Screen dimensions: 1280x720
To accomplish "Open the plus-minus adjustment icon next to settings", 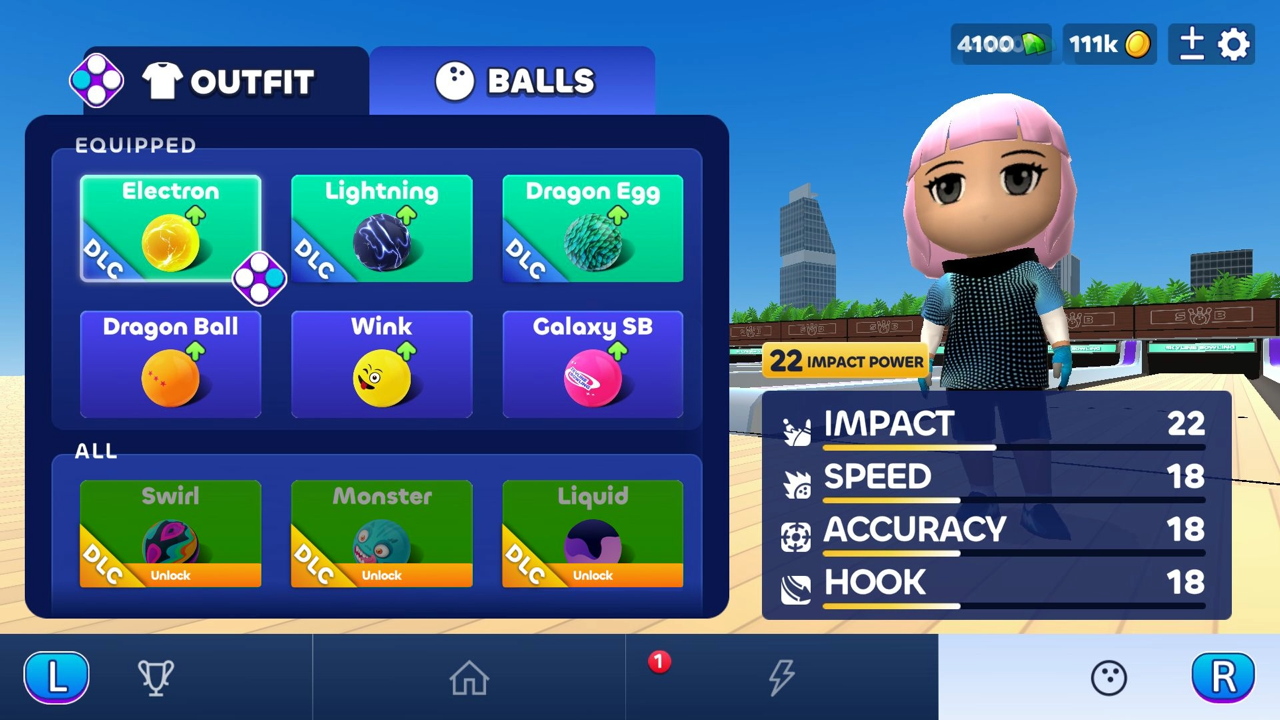I will click(x=1191, y=44).
